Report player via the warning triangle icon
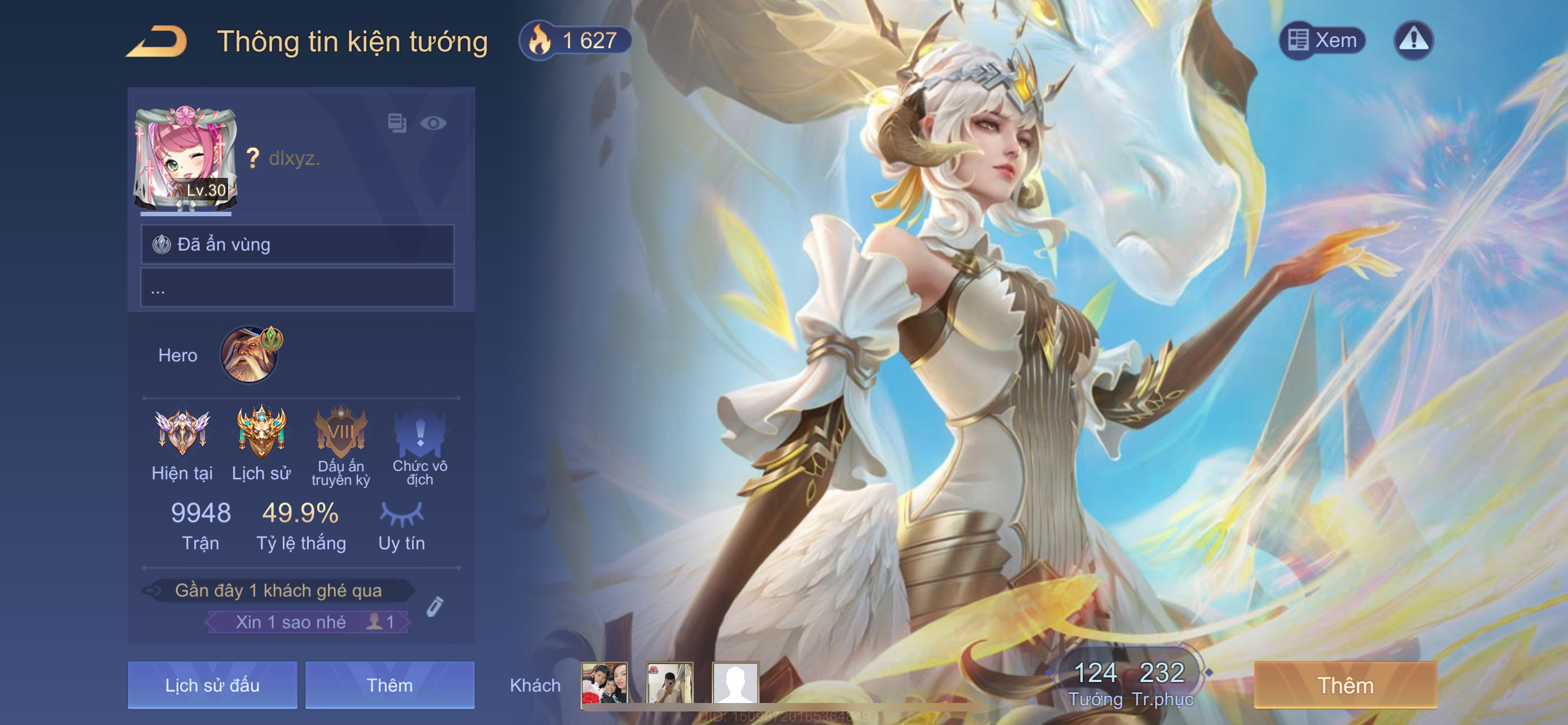The width and height of the screenshot is (1568, 725). point(1413,41)
